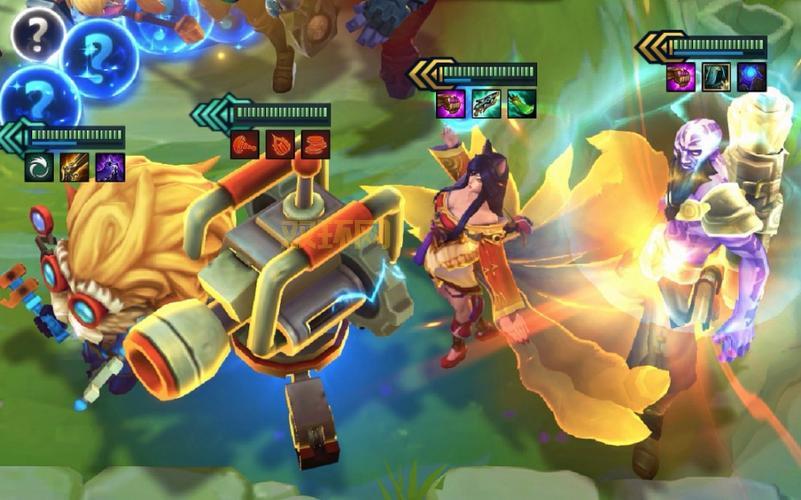Choose the red stacked coins upgrade icon
This screenshot has height=500, width=801.
tap(315, 144)
